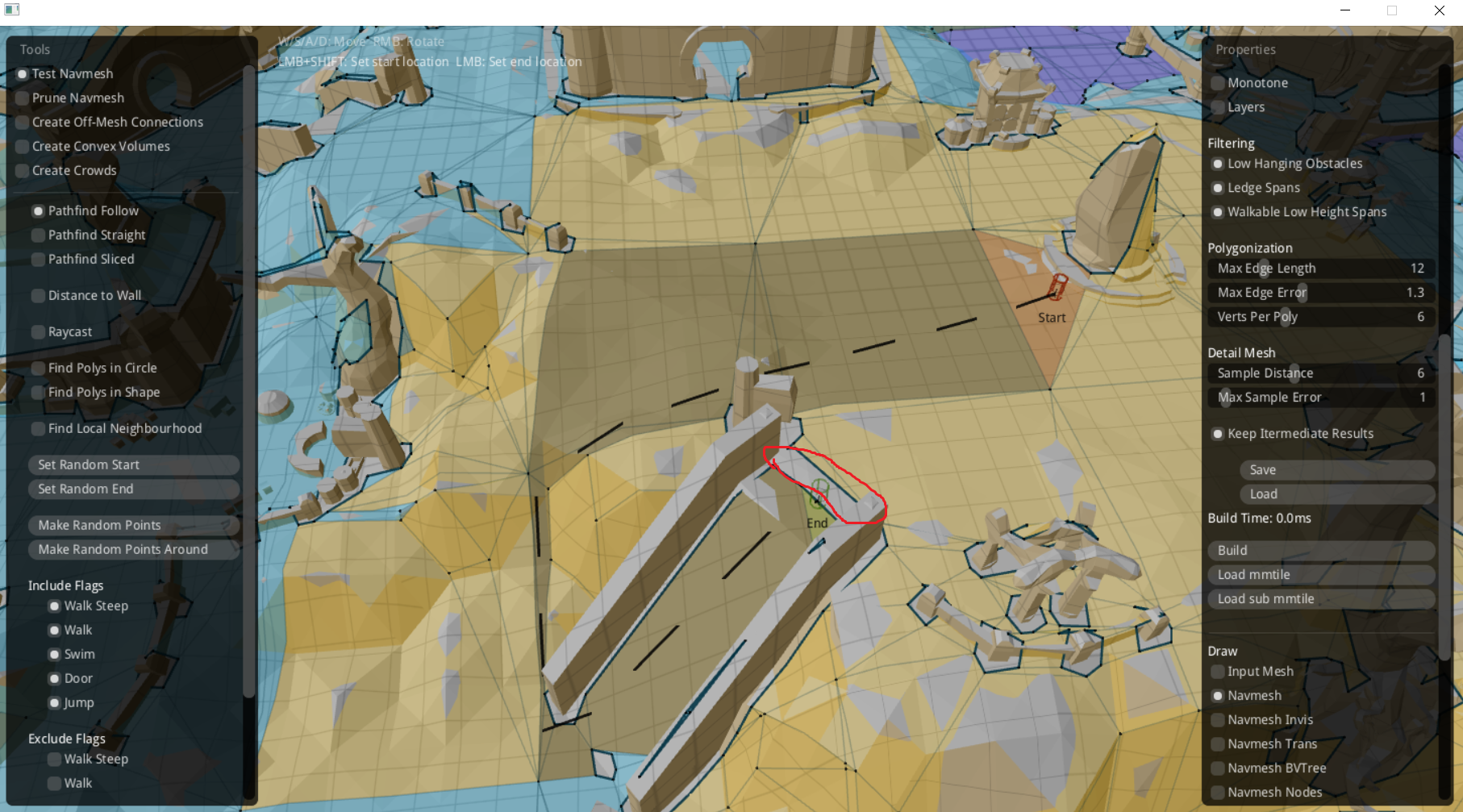Select the Raycast test mode
Image resolution: width=1463 pixels, height=812 pixels.
coord(38,331)
